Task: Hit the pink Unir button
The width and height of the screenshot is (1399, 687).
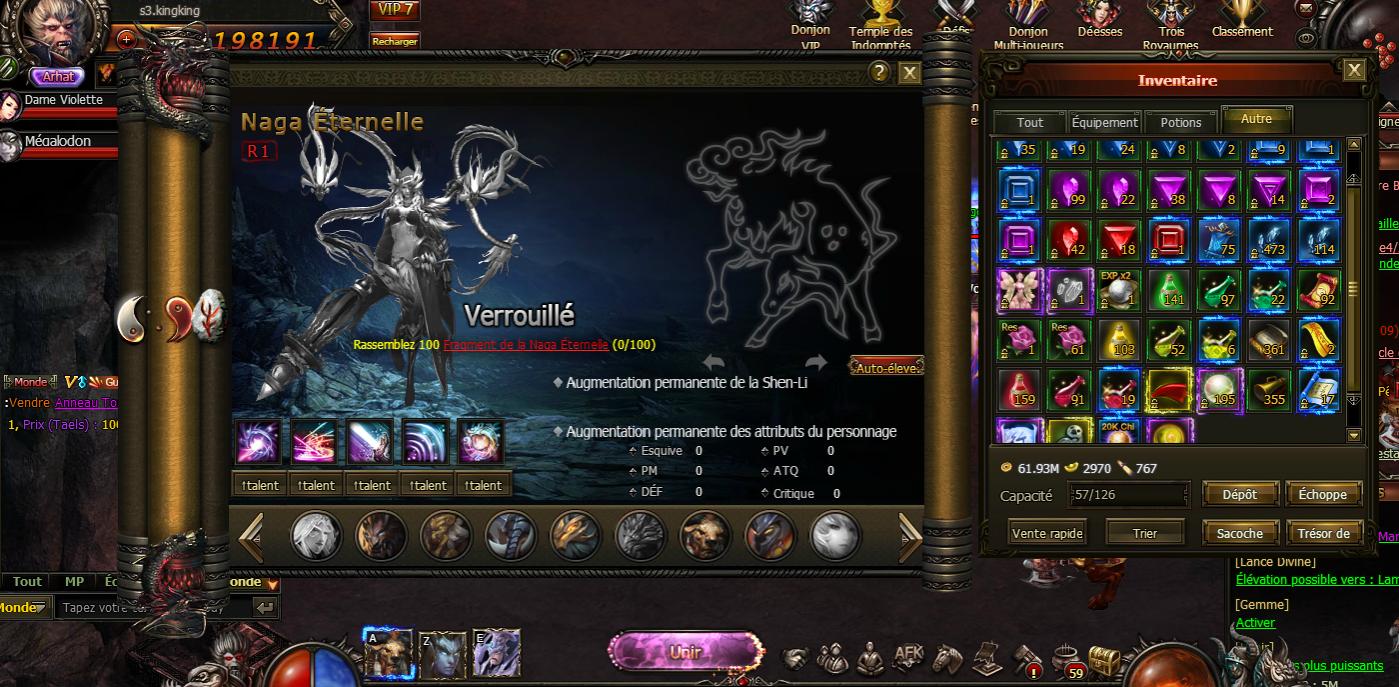Action: 685,651
